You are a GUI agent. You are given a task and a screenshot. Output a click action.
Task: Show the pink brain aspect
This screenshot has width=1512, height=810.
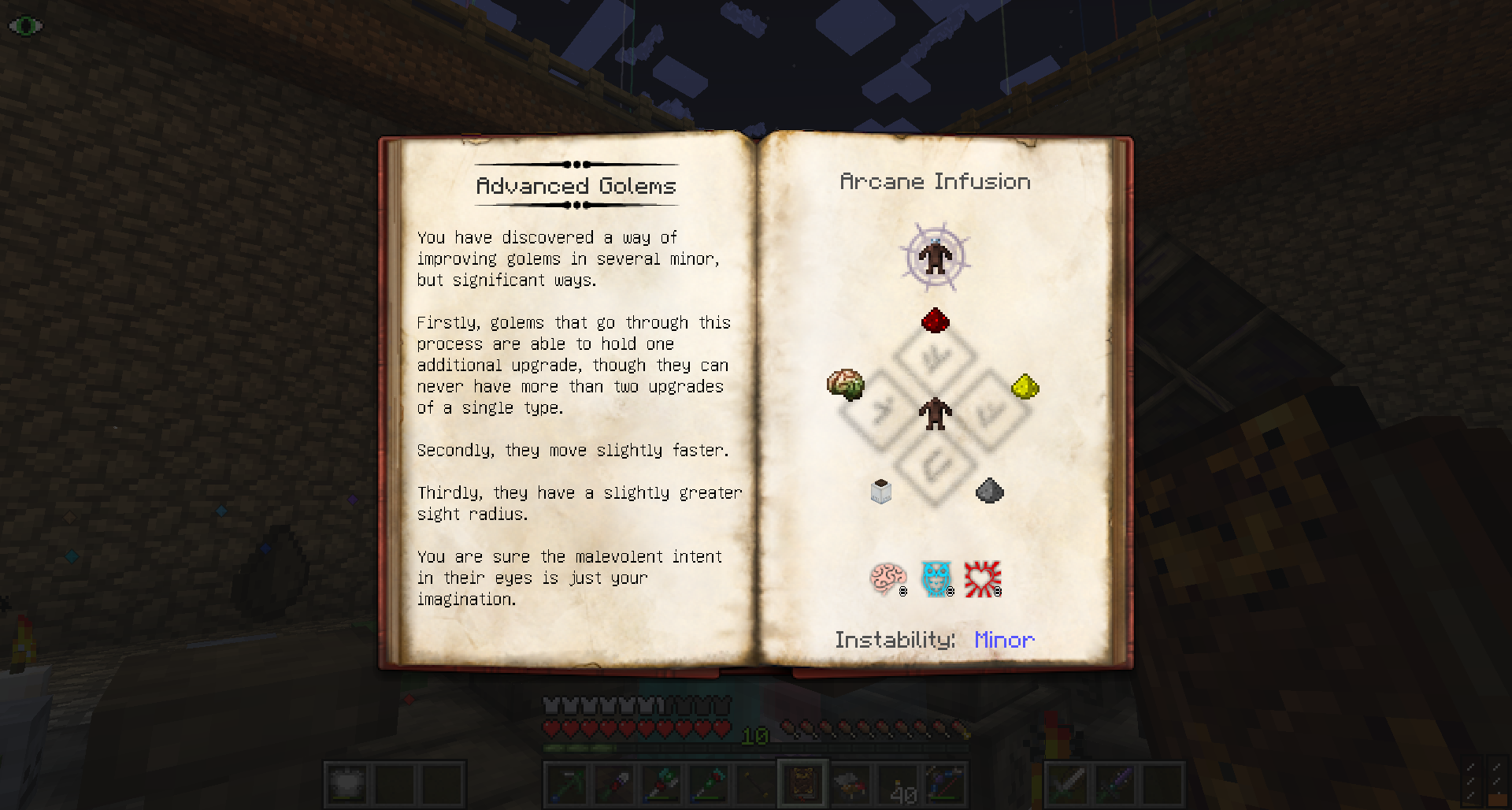(x=888, y=578)
